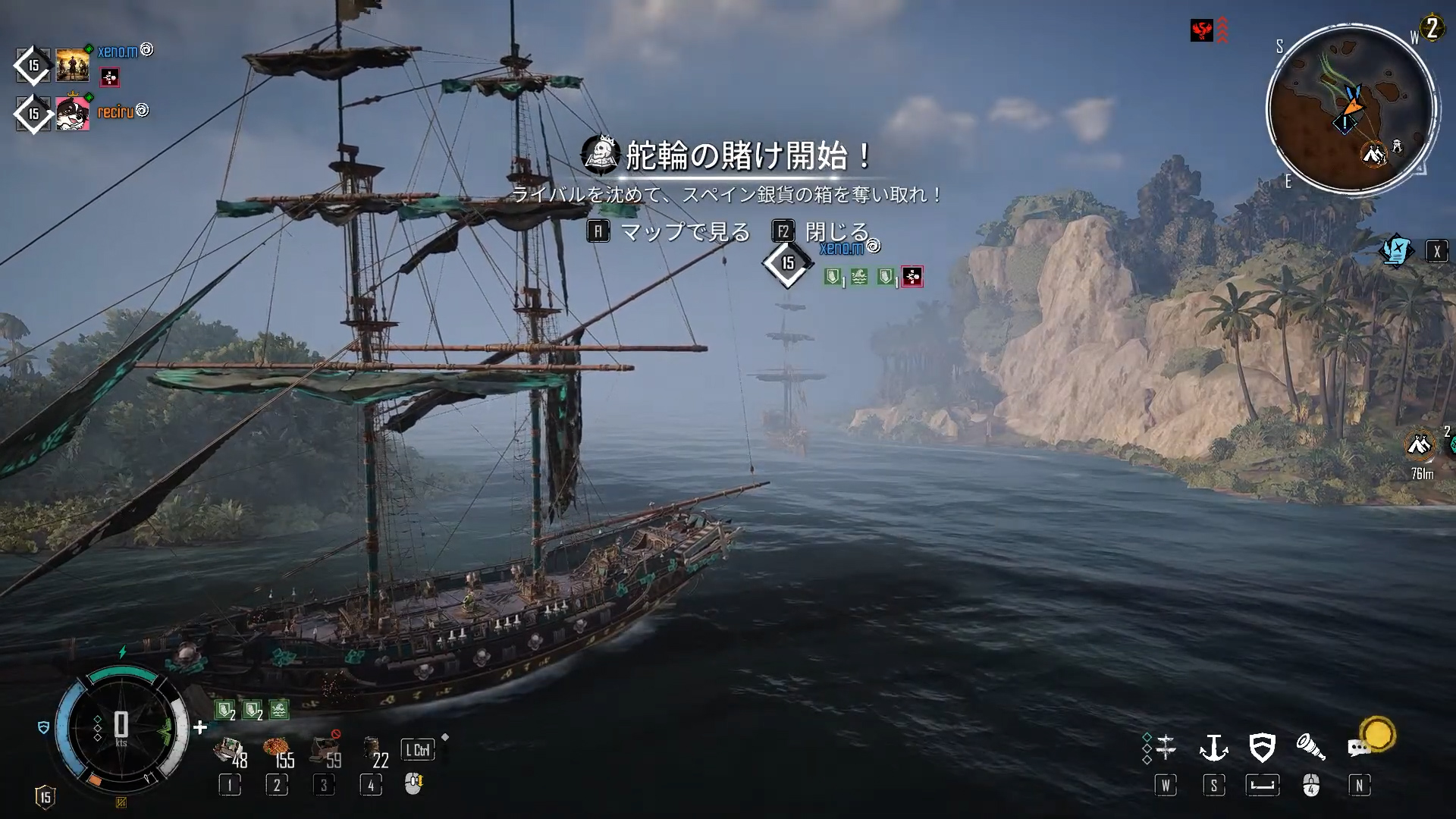Open the blue contract scroll icon
Screen dimensions: 1456x819
[x=1396, y=251]
